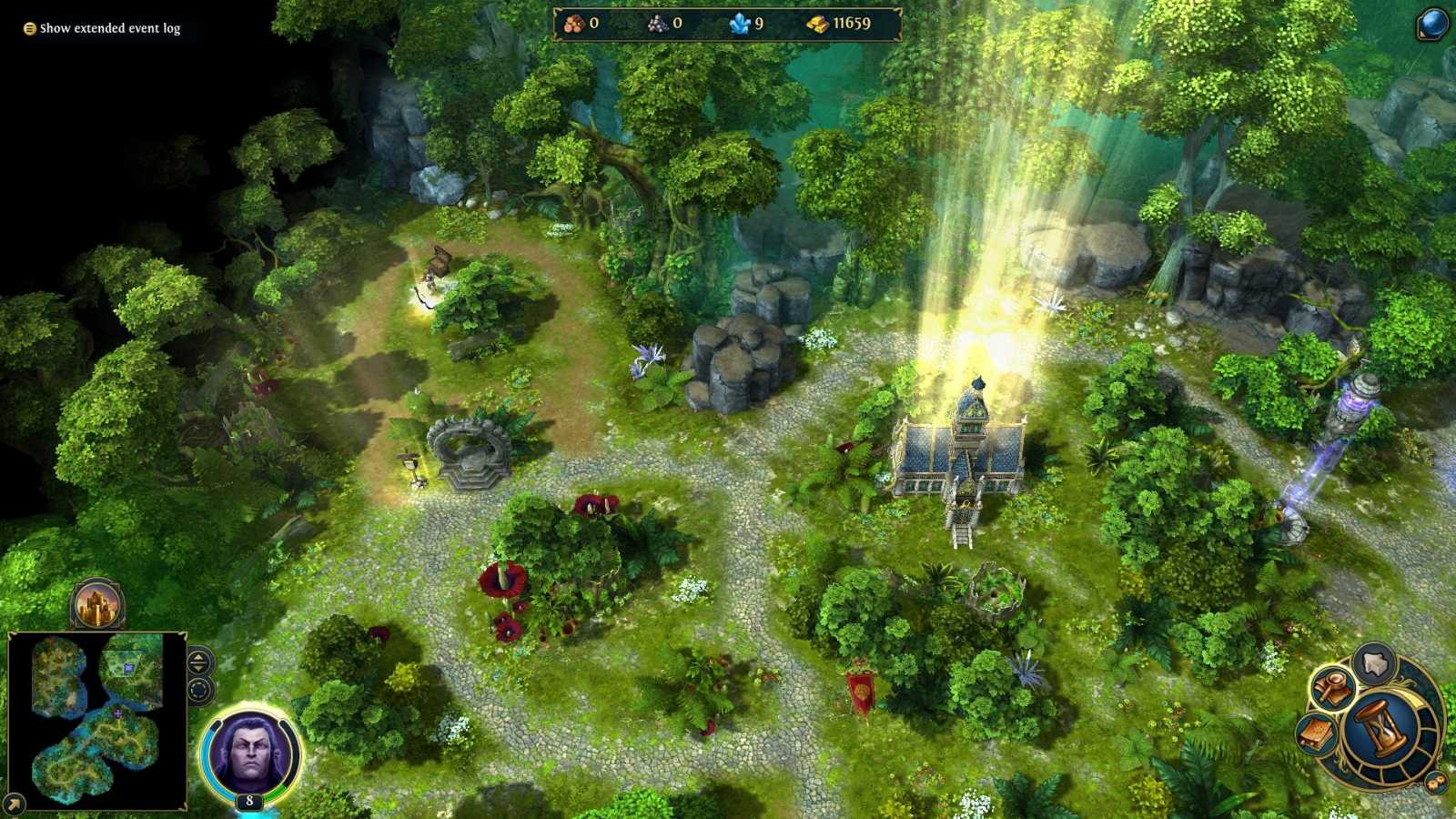Open game options via the small gears icon
Screen dimensions: 1456x819
coord(1435,781)
